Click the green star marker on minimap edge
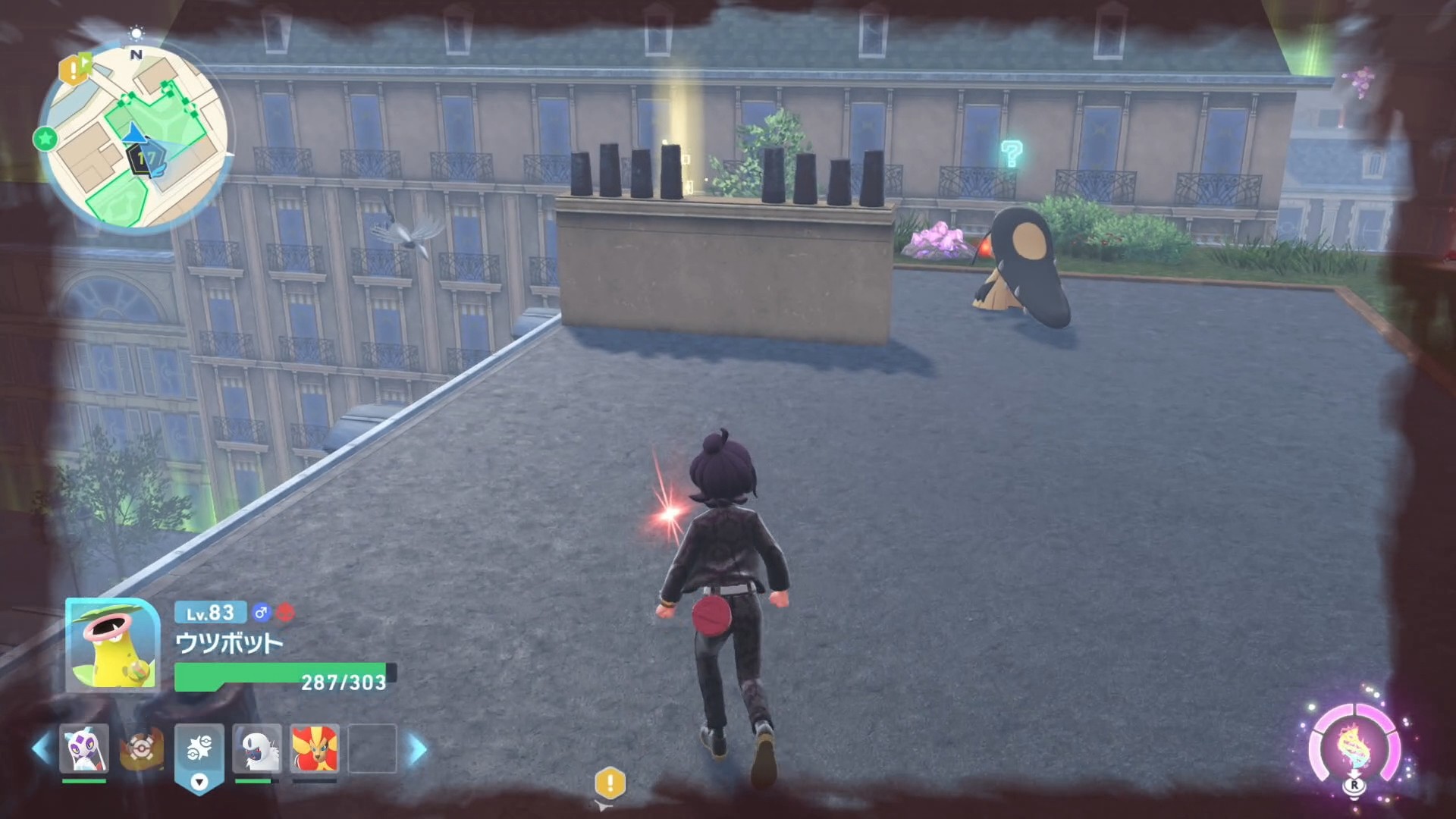Viewport: 1456px width, 819px height. click(45, 139)
